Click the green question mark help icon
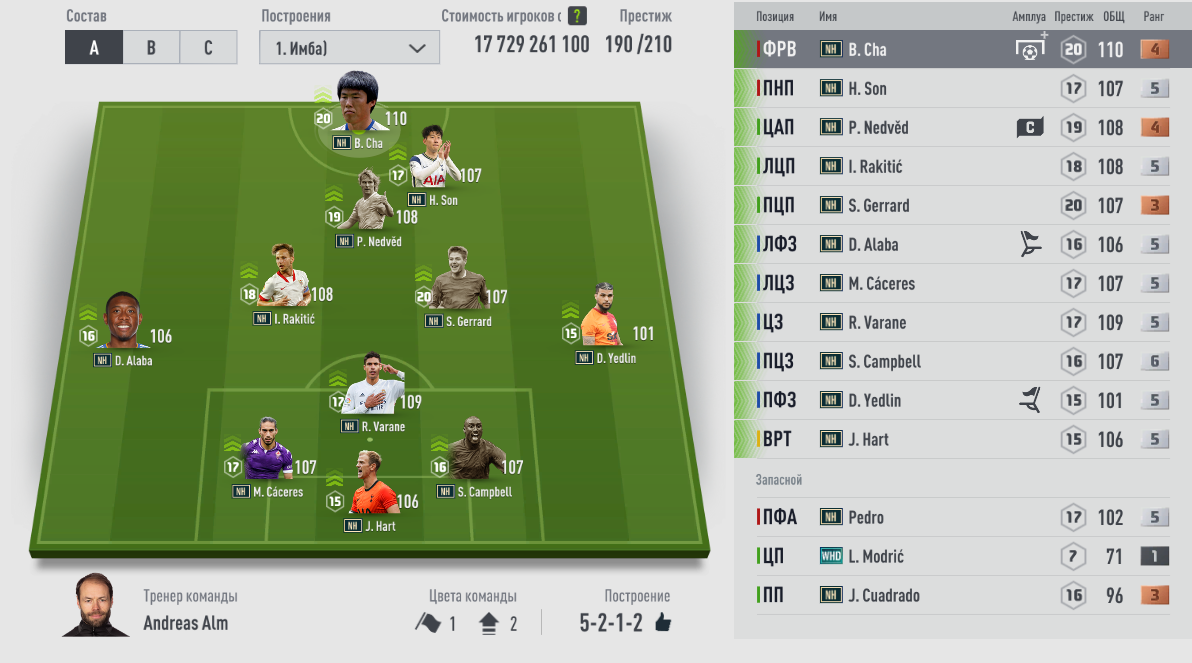Image resolution: width=1192 pixels, height=663 pixels. [x=577, y=16]
